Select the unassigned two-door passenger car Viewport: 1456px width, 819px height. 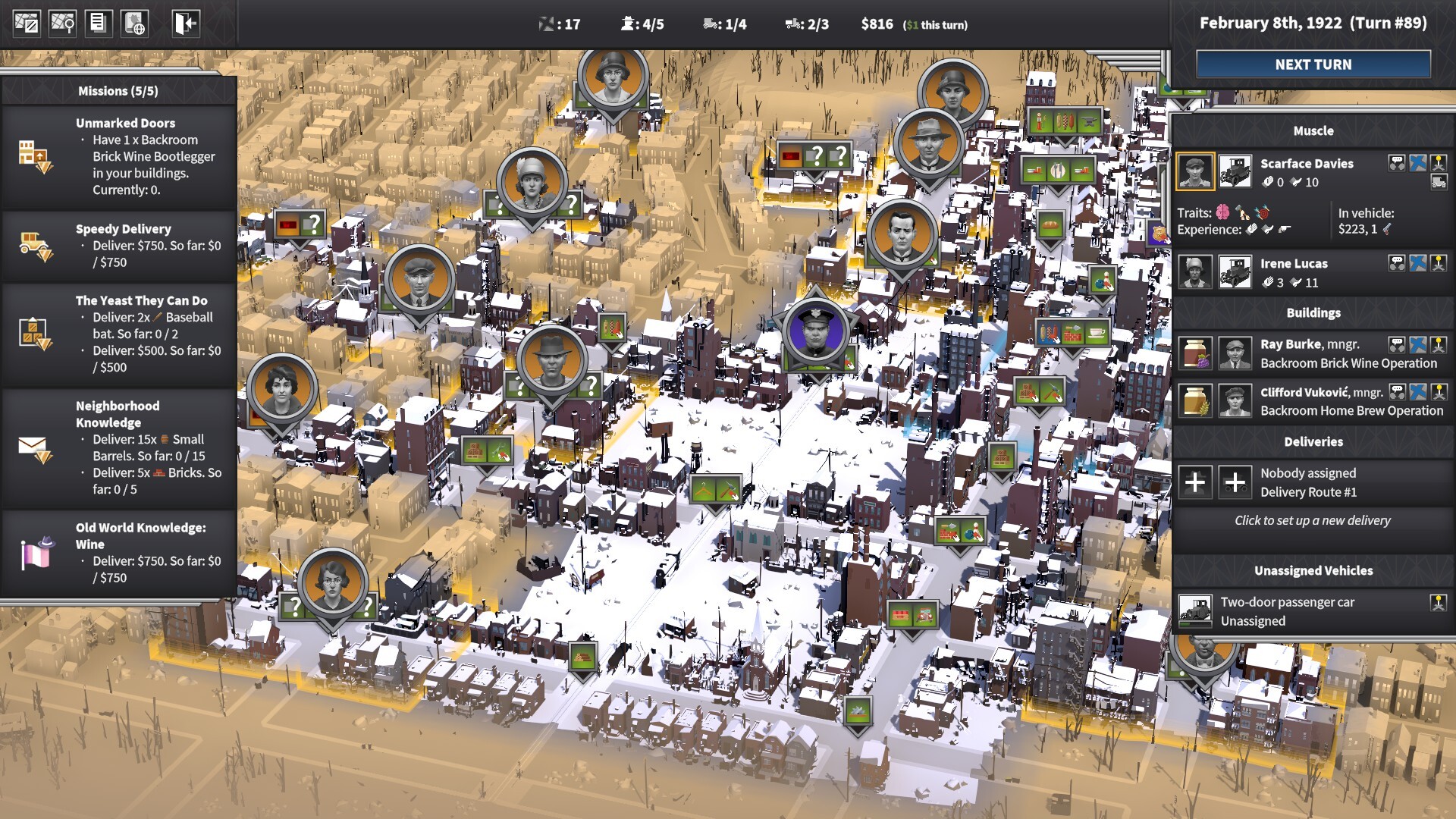click(x=1287, y=611)
